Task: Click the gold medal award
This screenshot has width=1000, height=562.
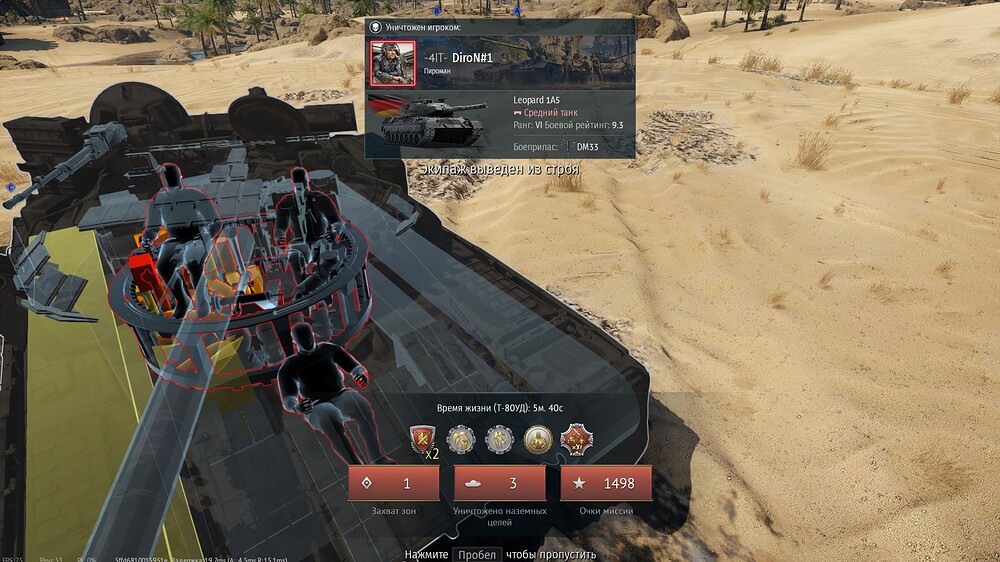Action: pos(538,438)
